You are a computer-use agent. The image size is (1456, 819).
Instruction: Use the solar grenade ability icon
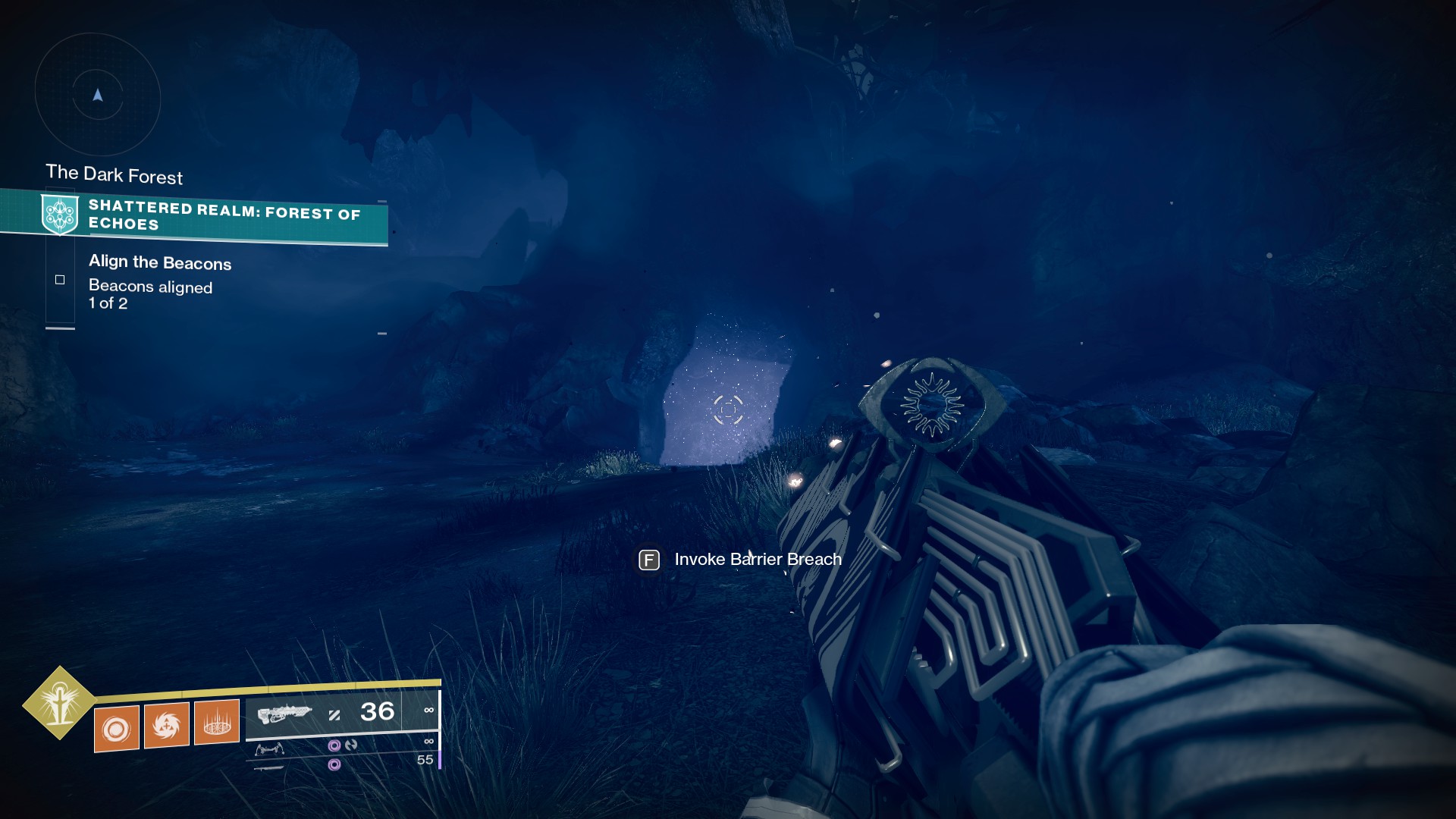point(117,729)
